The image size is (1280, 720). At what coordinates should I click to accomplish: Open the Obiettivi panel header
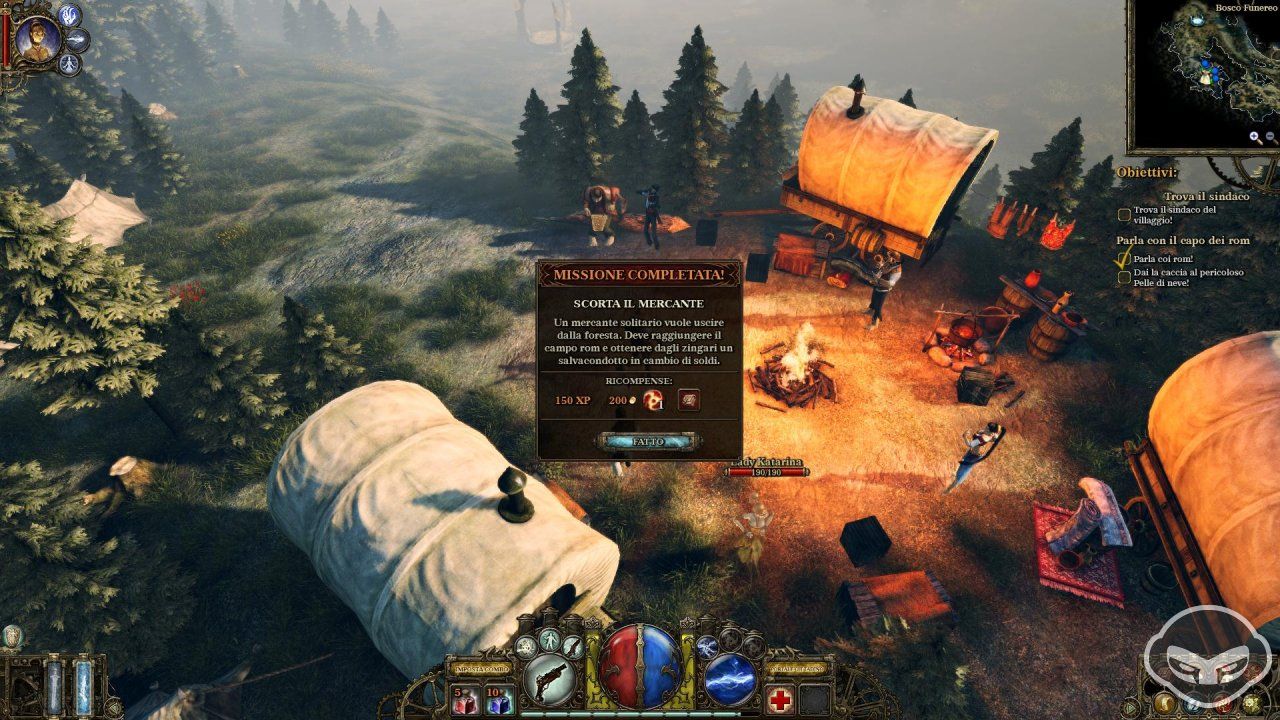point(1146,170)
